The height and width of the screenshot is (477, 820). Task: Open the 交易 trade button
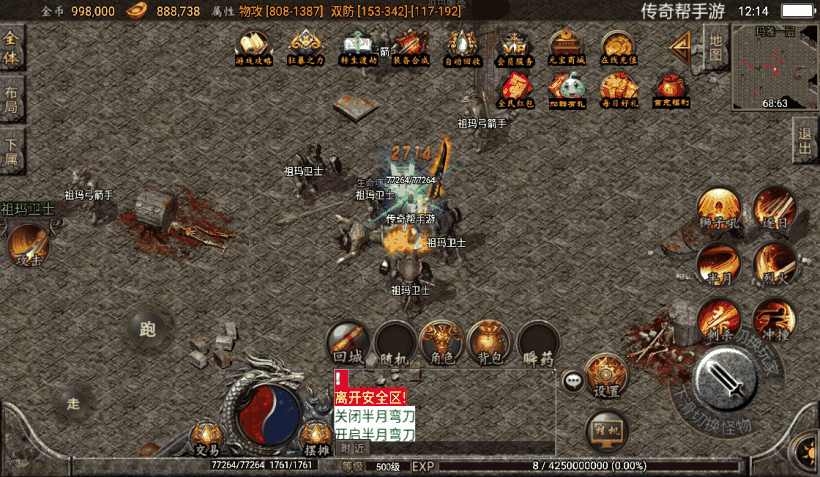[206, 437]
